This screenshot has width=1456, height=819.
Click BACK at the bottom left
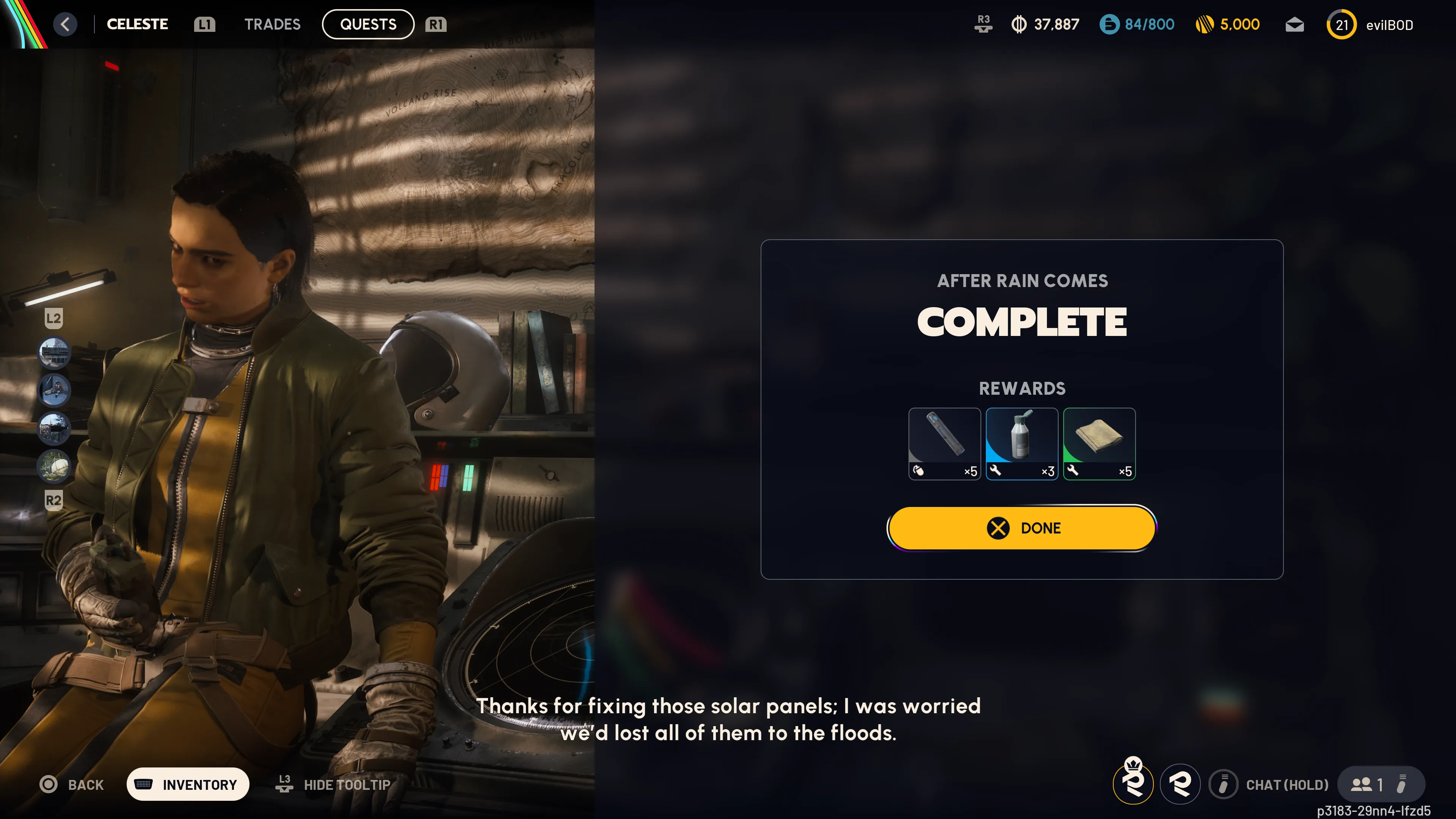click(x=72, y=784)
